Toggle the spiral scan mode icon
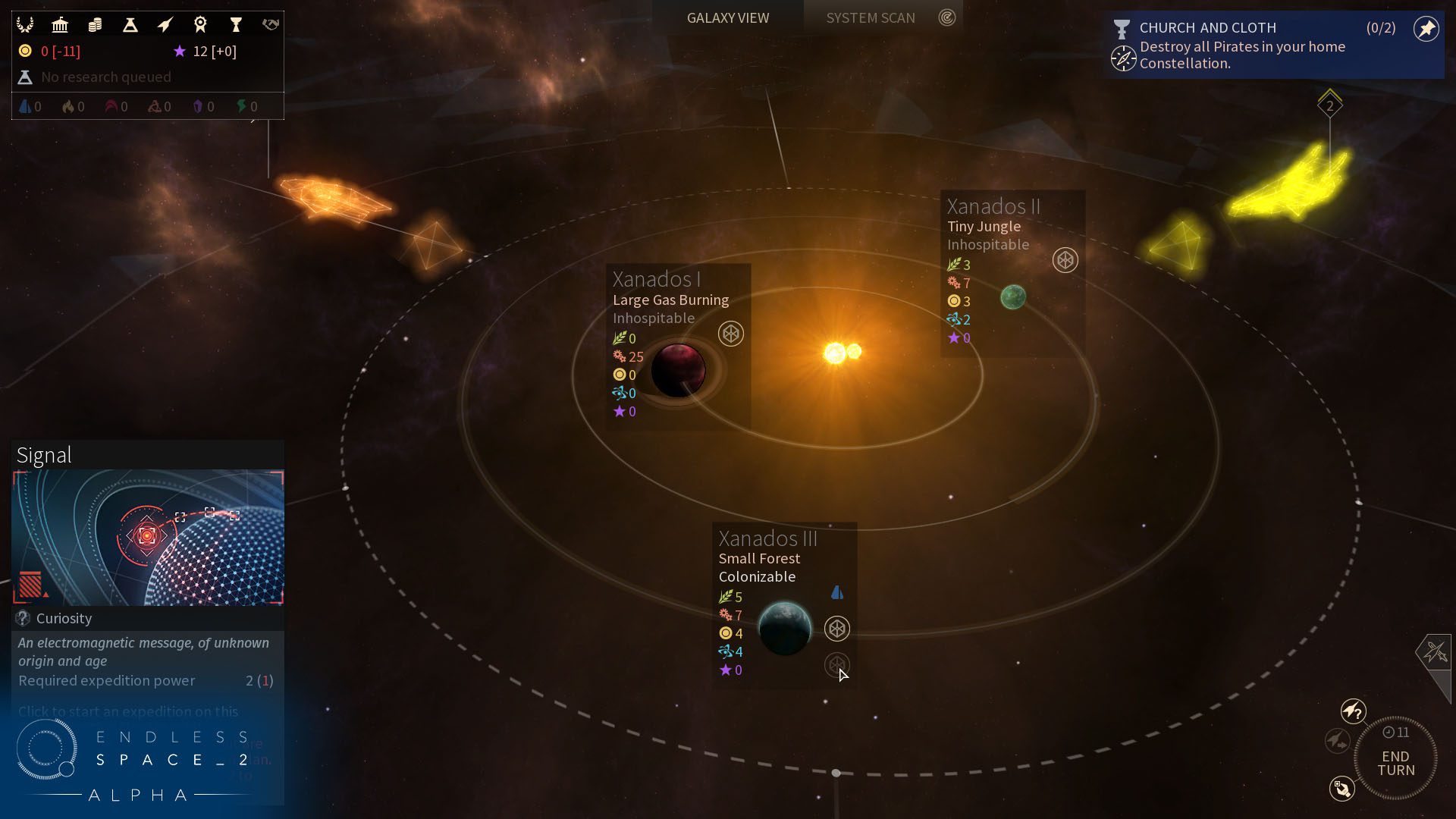This screenshot has height=819, width=1456. click(946, 17)
